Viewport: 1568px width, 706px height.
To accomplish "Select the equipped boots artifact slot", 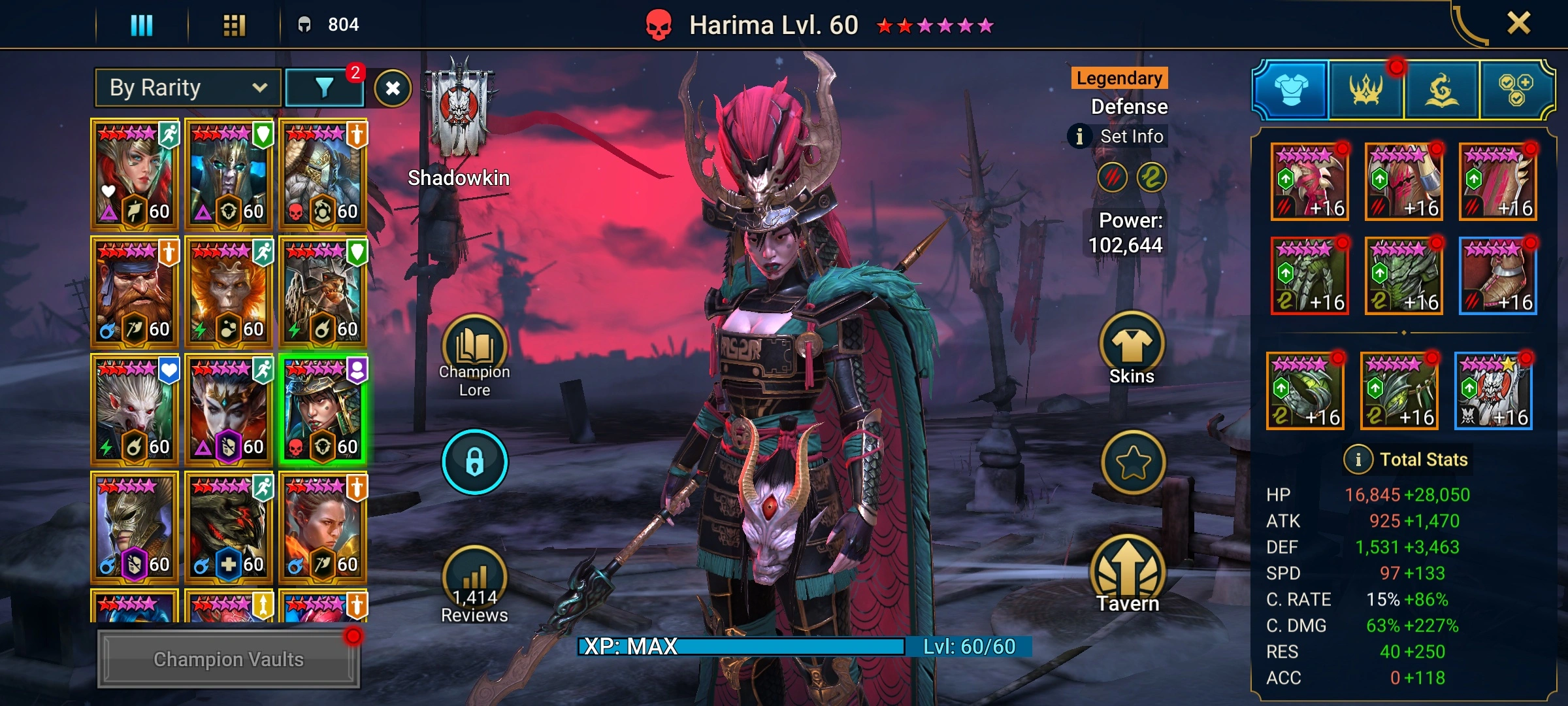I will [x=1497, y=276].
